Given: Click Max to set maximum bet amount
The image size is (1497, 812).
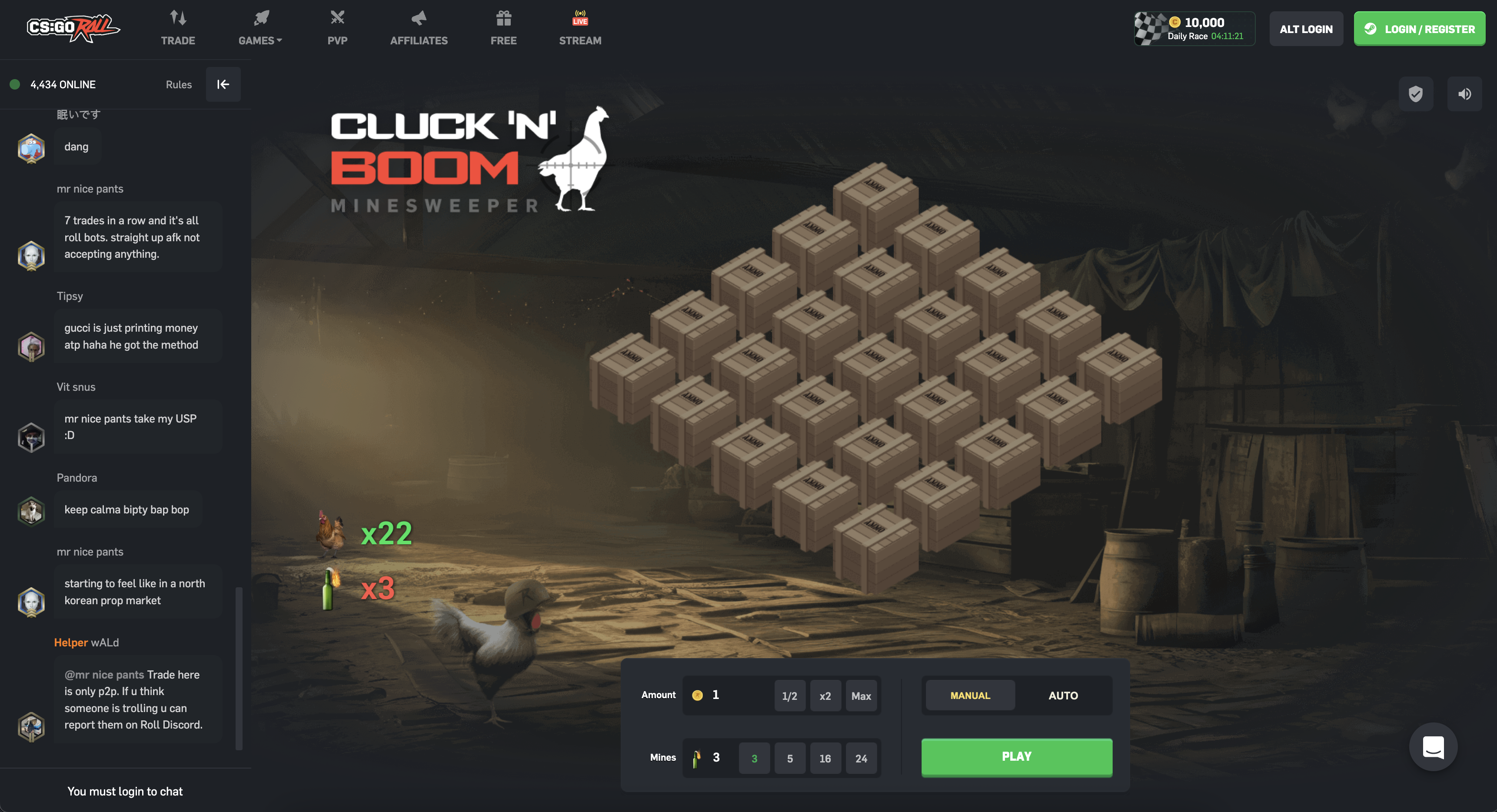Looking at the screenshot, I should [861, 695].
